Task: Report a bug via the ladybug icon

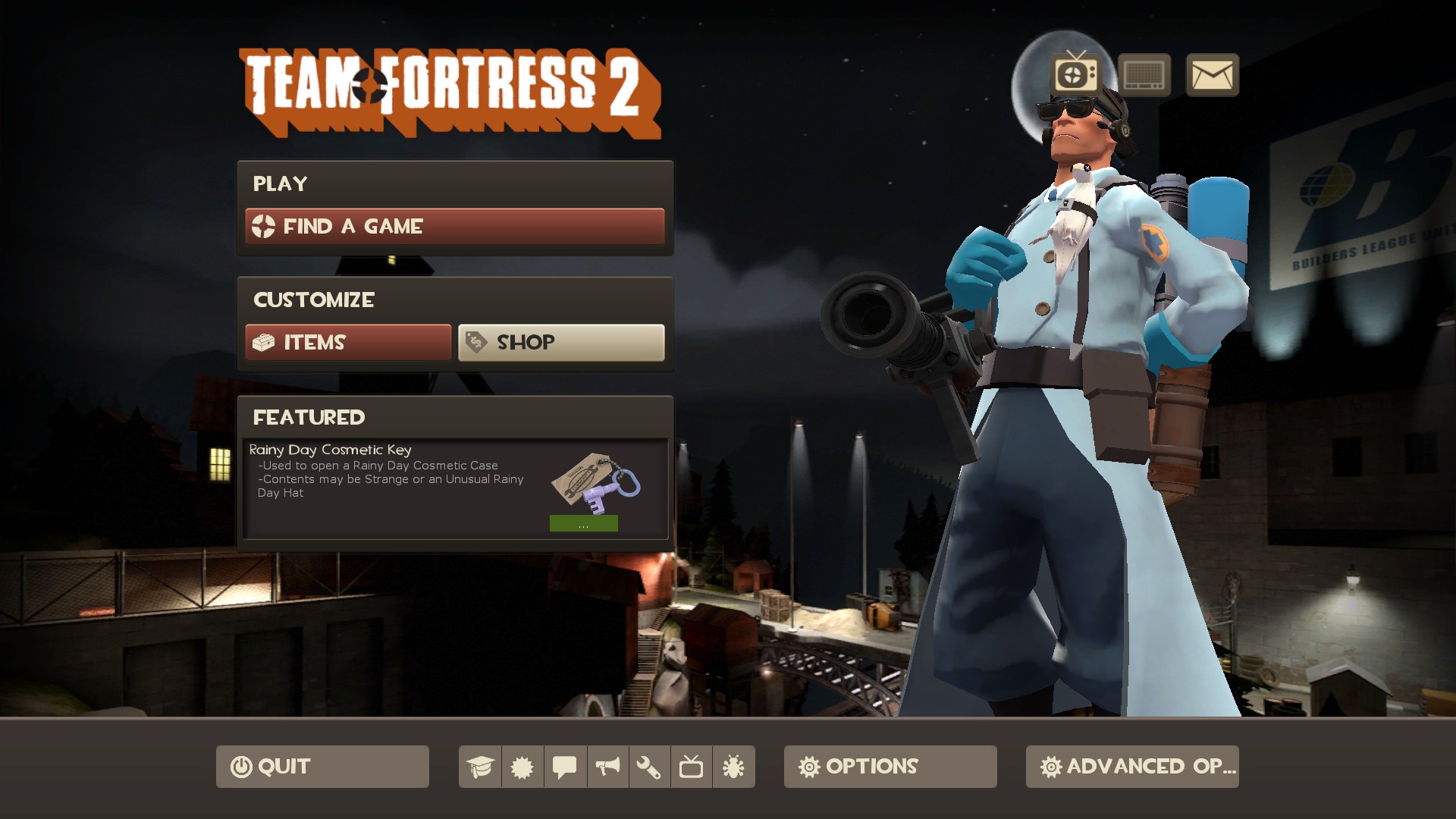Action: pos(735,767)
